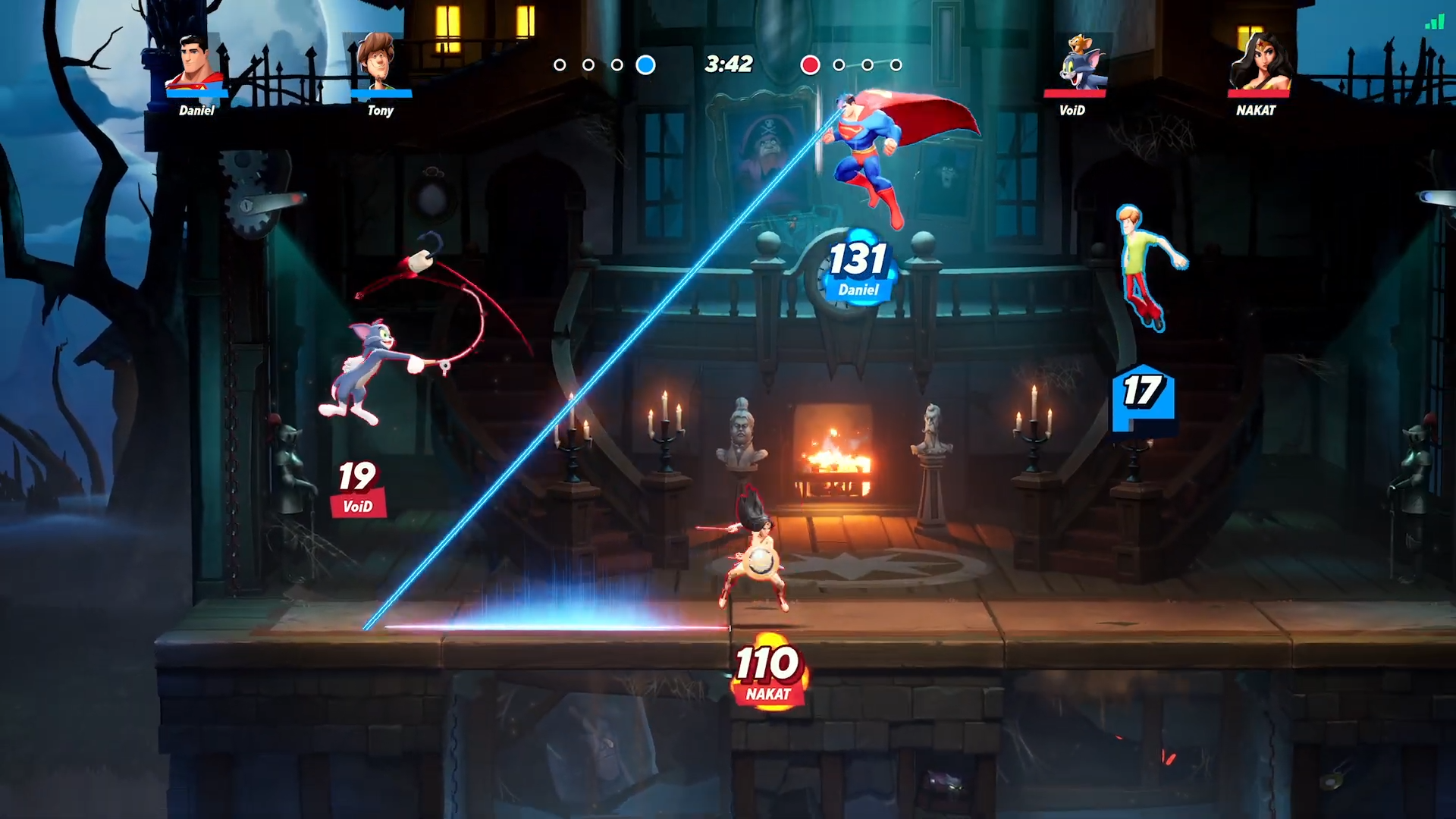Select Daniel's Superman player portrait
The width and height of the screenshot is (1456, 819).
tap(196, 64)
